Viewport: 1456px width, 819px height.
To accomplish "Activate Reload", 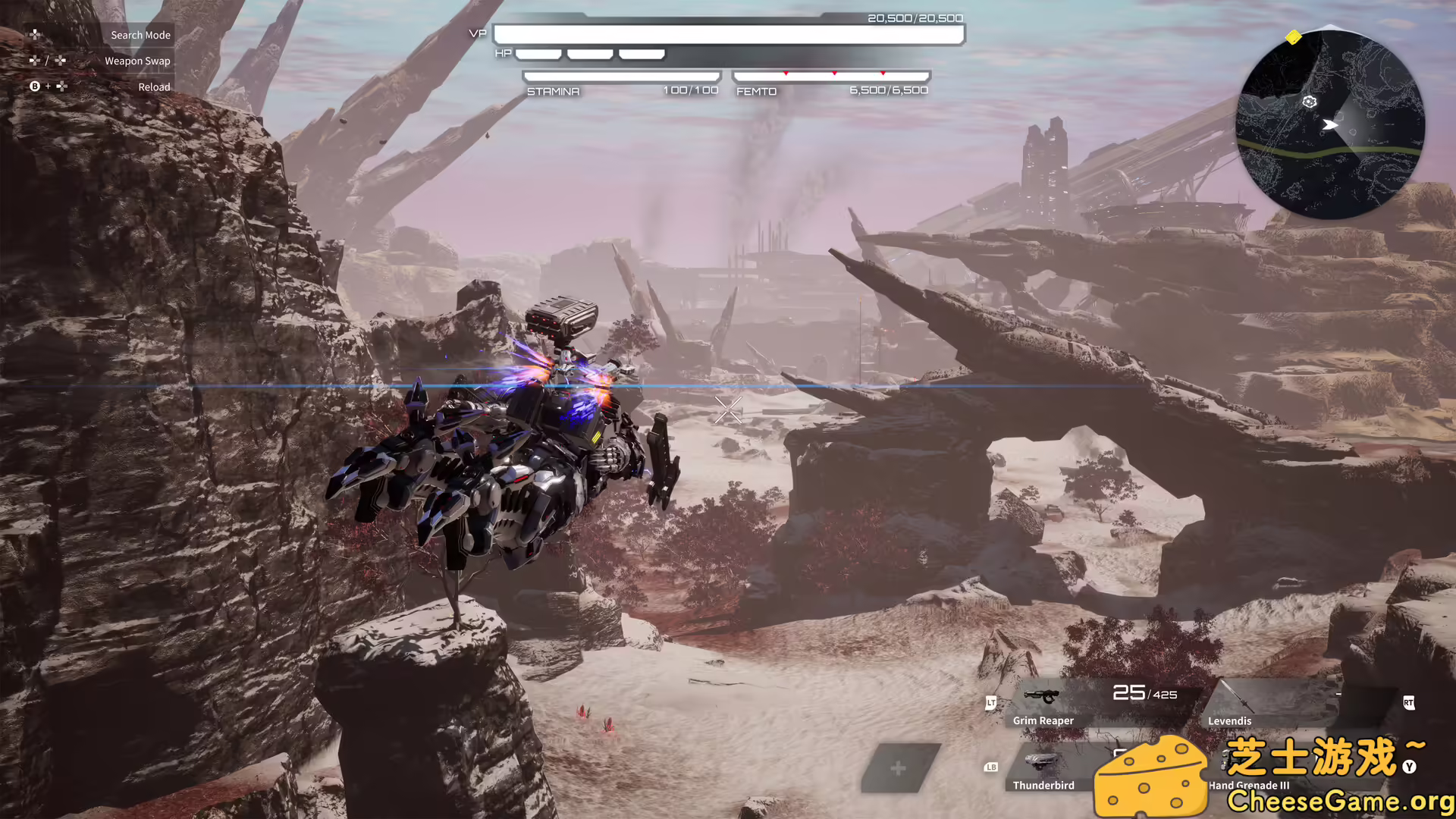I will pyautogui.click(x=154, y=86).
